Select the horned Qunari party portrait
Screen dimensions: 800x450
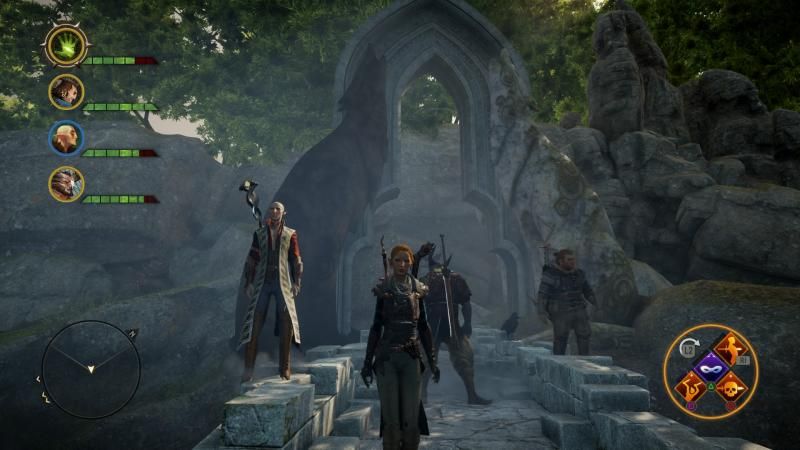66,184
